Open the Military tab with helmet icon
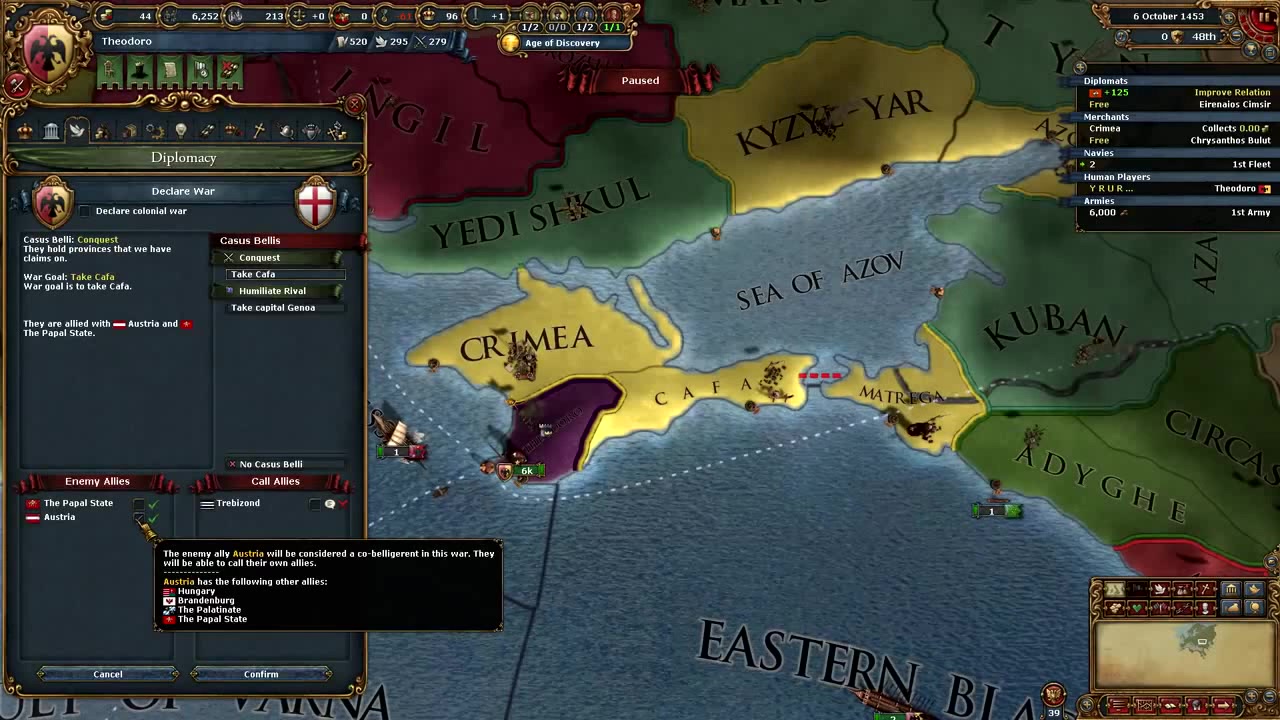 (x=285, y=130)
